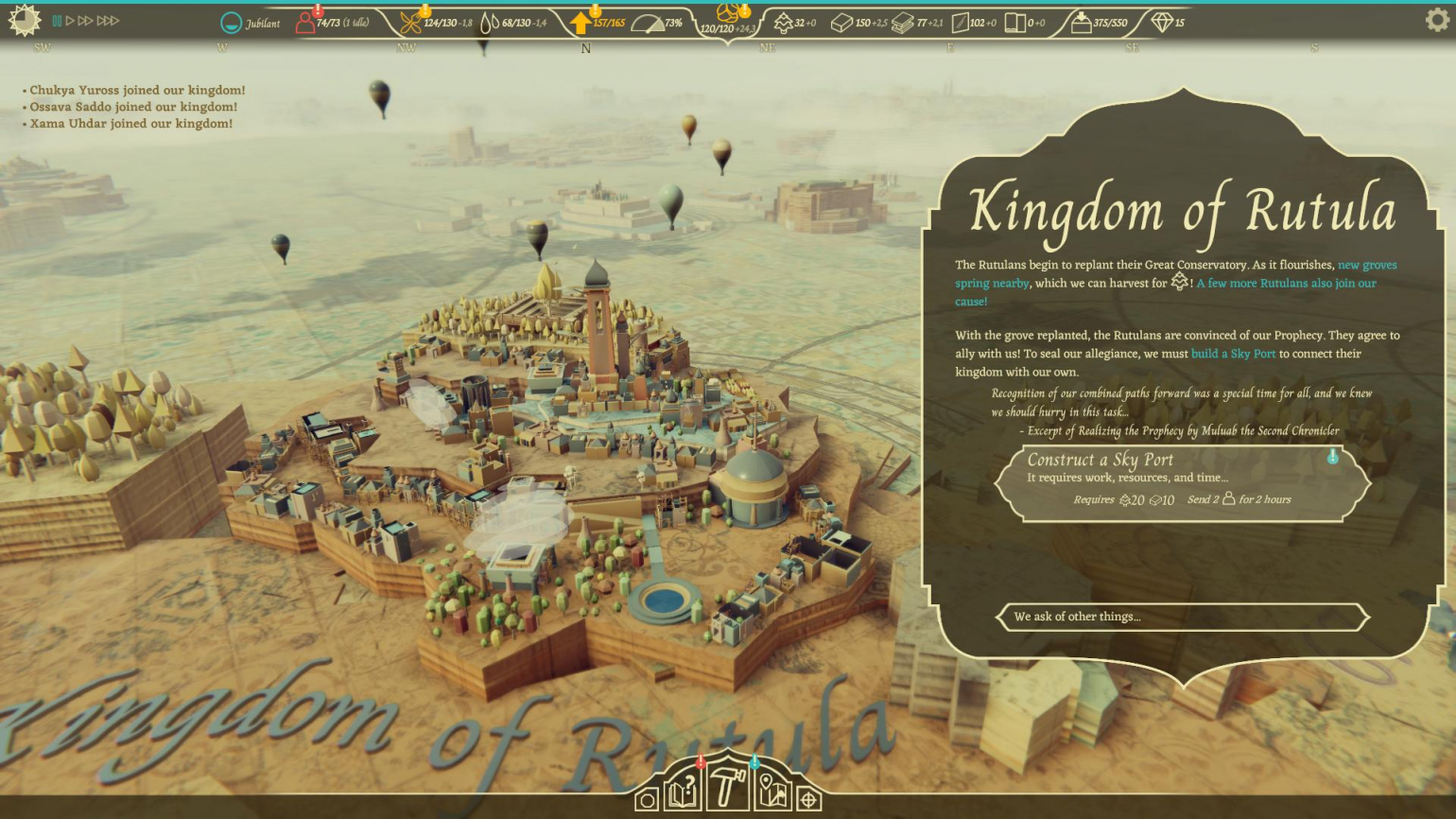1456x819 pixels.
Task: Open the population counter with idle workers
Action: tap(332, 23)
